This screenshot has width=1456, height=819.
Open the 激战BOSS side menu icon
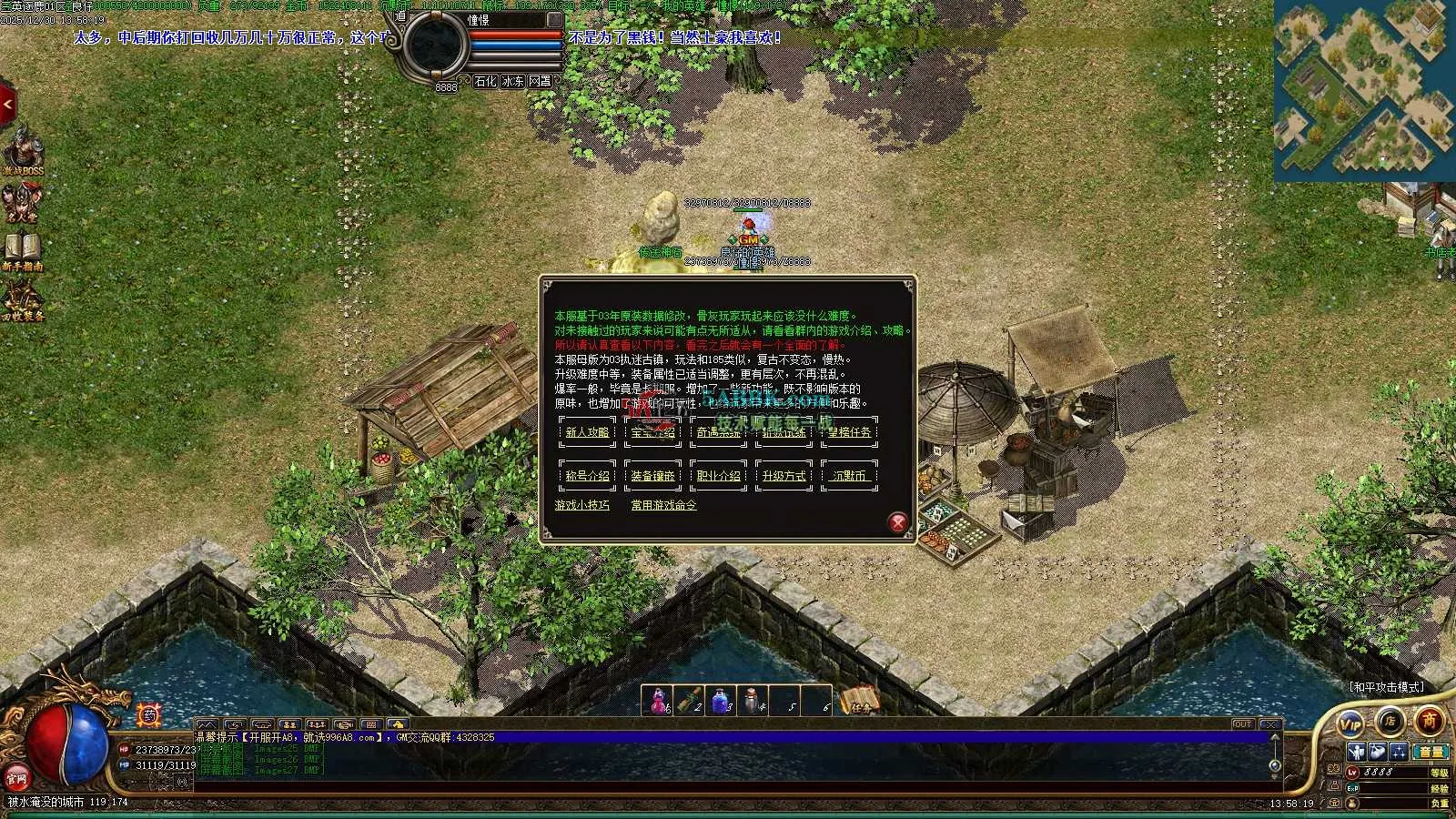22,151
